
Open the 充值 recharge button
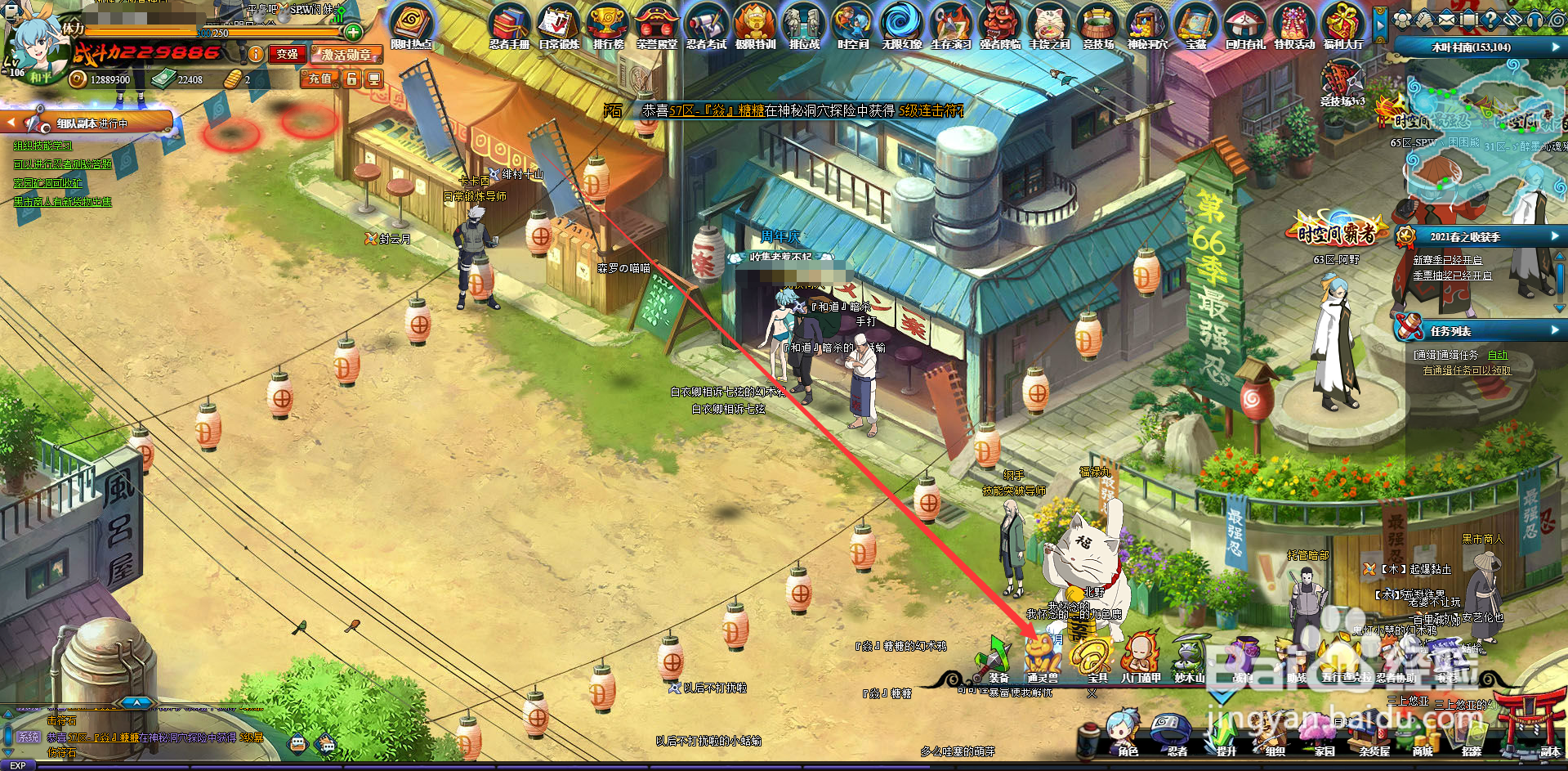pyautogui.click(x=319, y=78)
